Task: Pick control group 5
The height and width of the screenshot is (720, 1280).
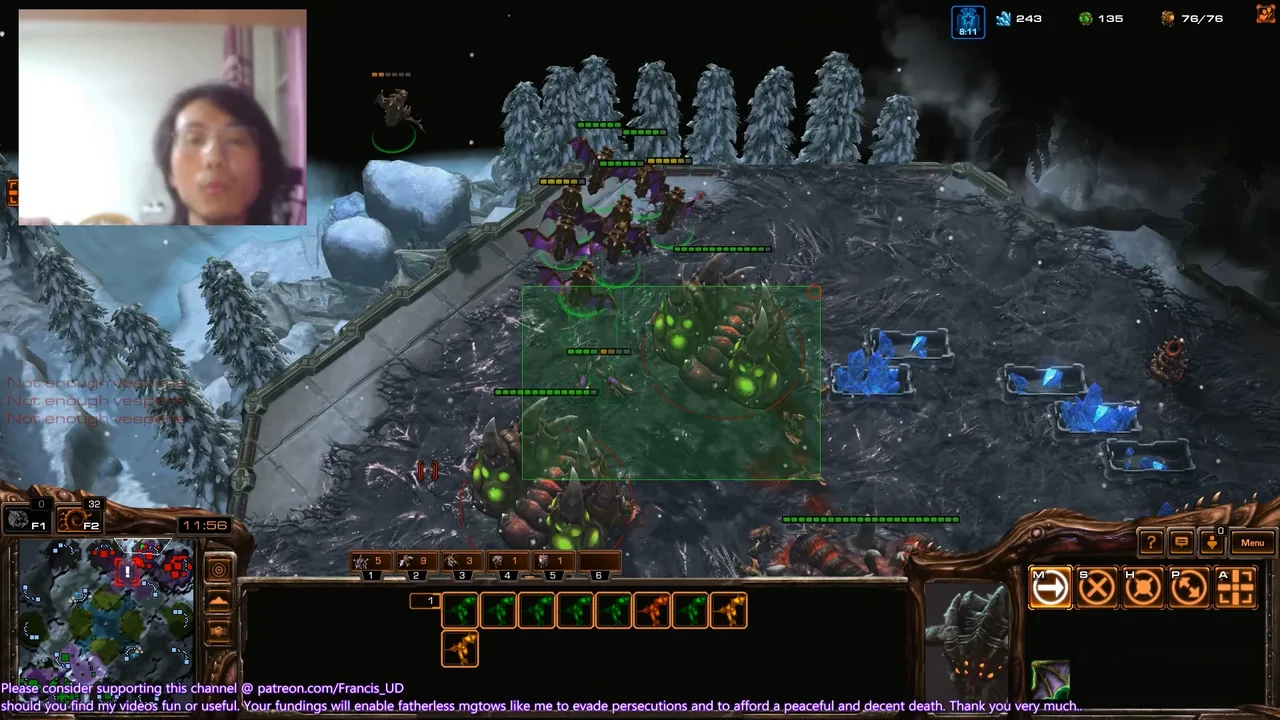Action: [553, 563]
